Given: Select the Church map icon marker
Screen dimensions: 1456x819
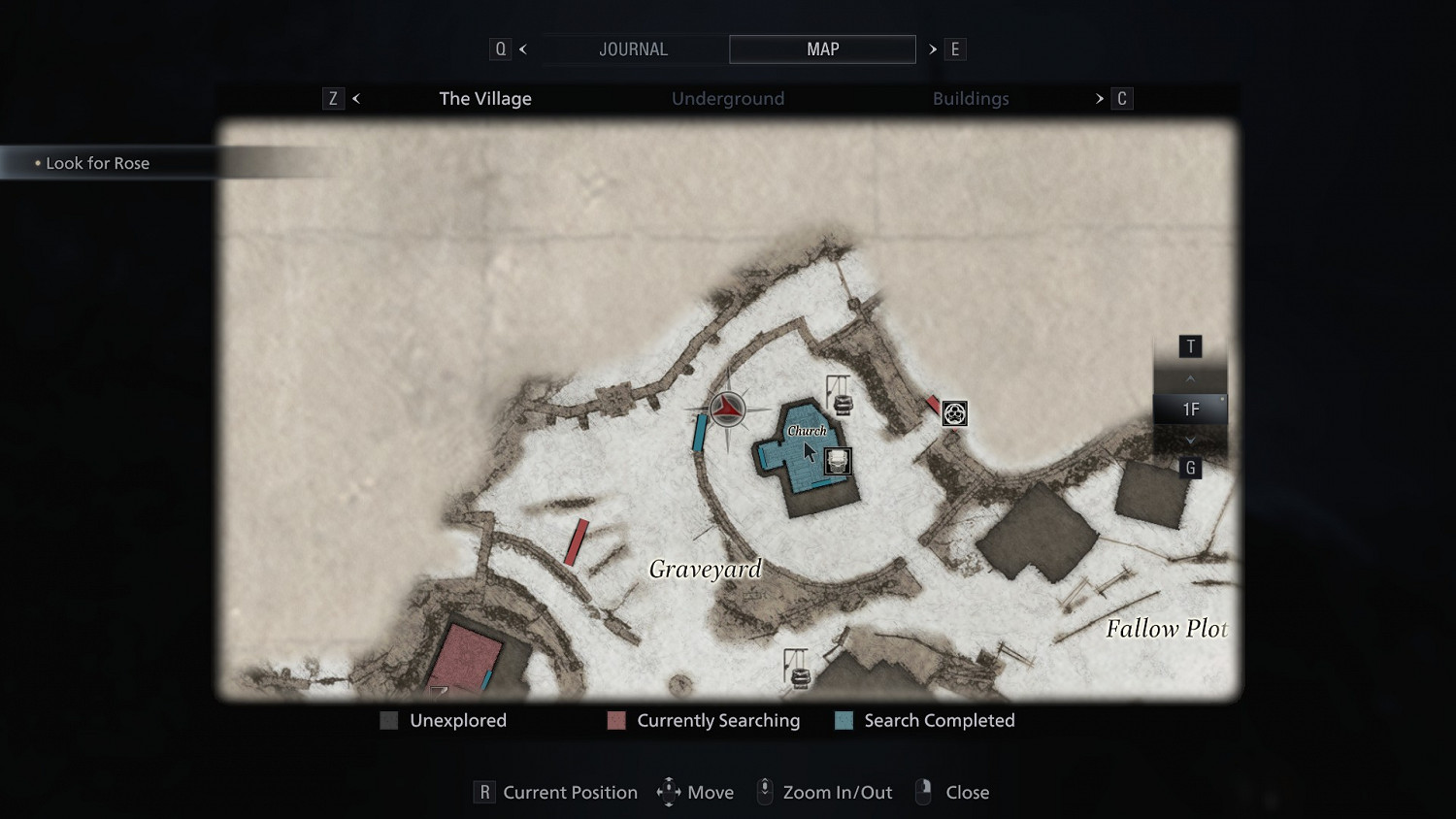Looking at the screenshot, I should (x=837, y=461).
